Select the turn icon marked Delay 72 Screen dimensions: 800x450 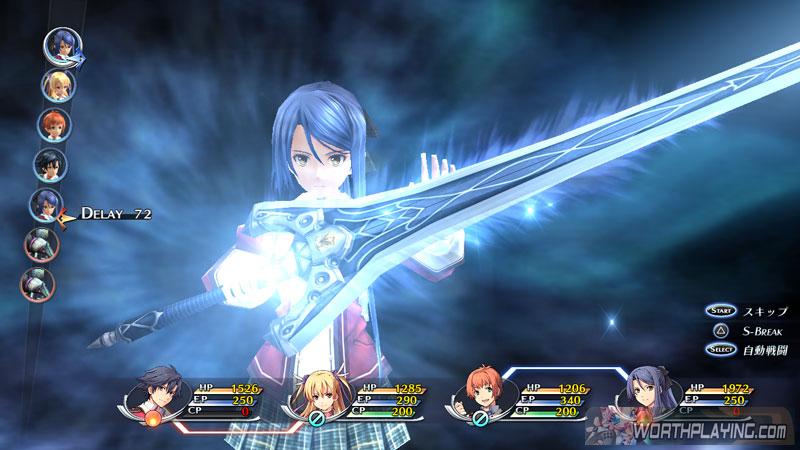48,203
